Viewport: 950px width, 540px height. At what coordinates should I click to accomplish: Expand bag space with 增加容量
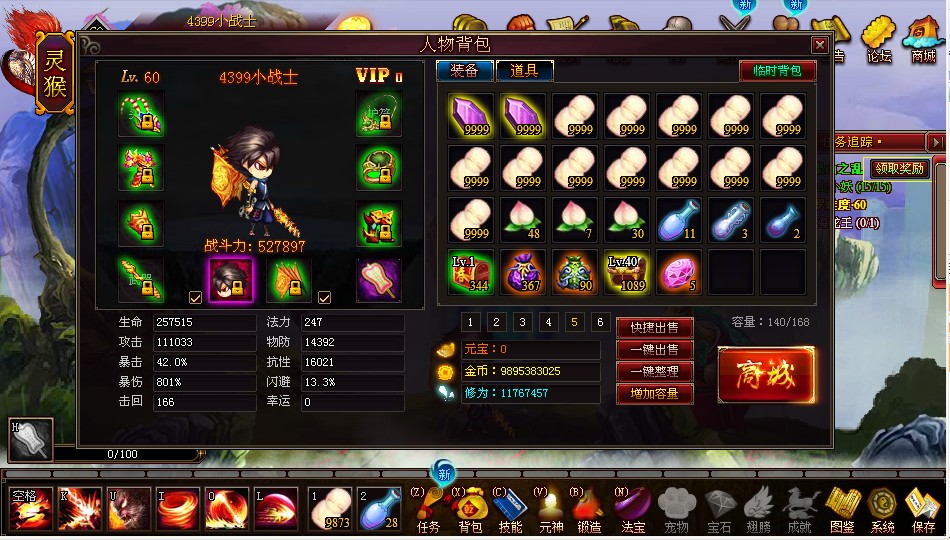(x=653, y=394)
